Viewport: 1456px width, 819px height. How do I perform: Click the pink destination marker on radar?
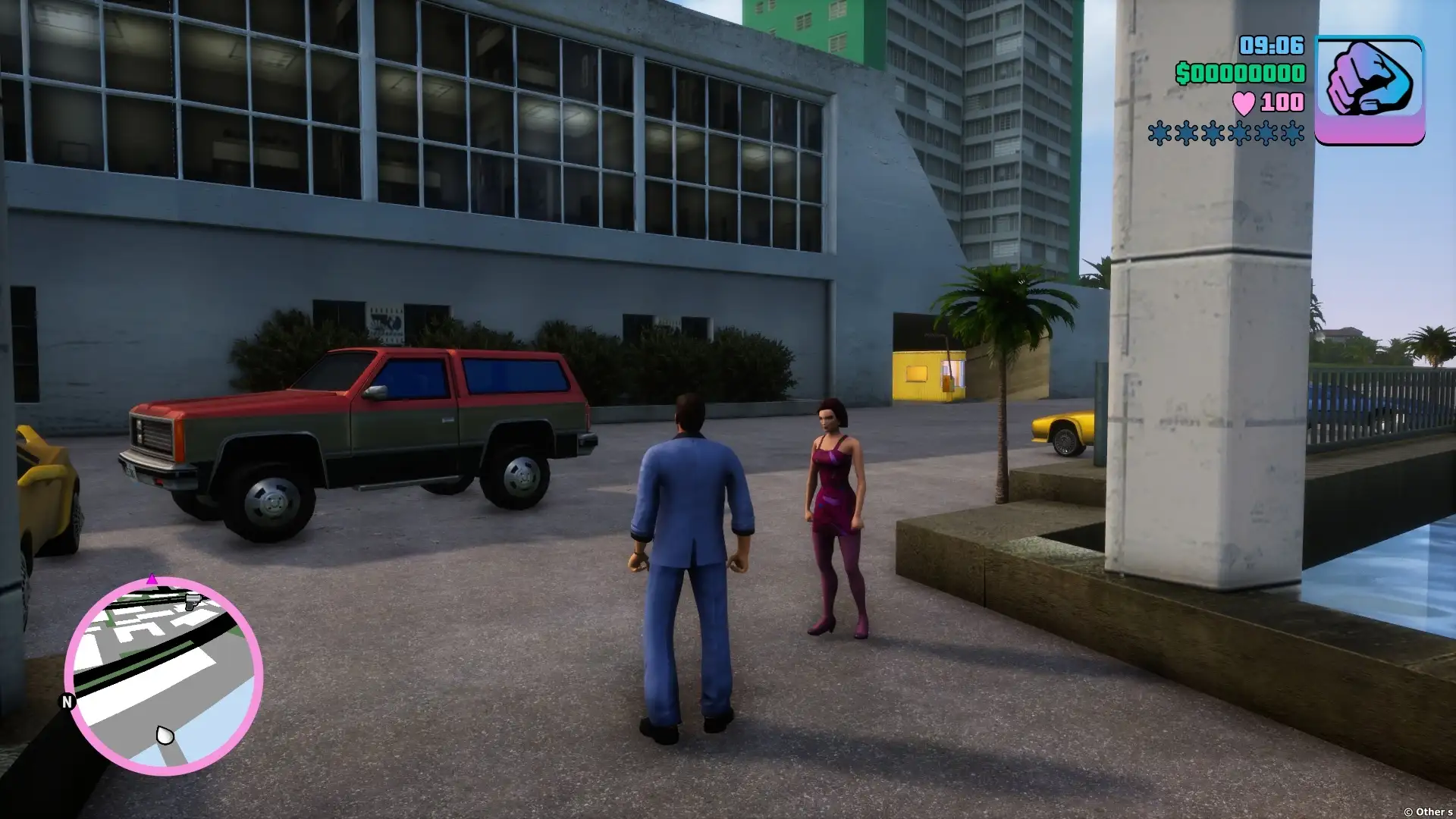[152, 580]
